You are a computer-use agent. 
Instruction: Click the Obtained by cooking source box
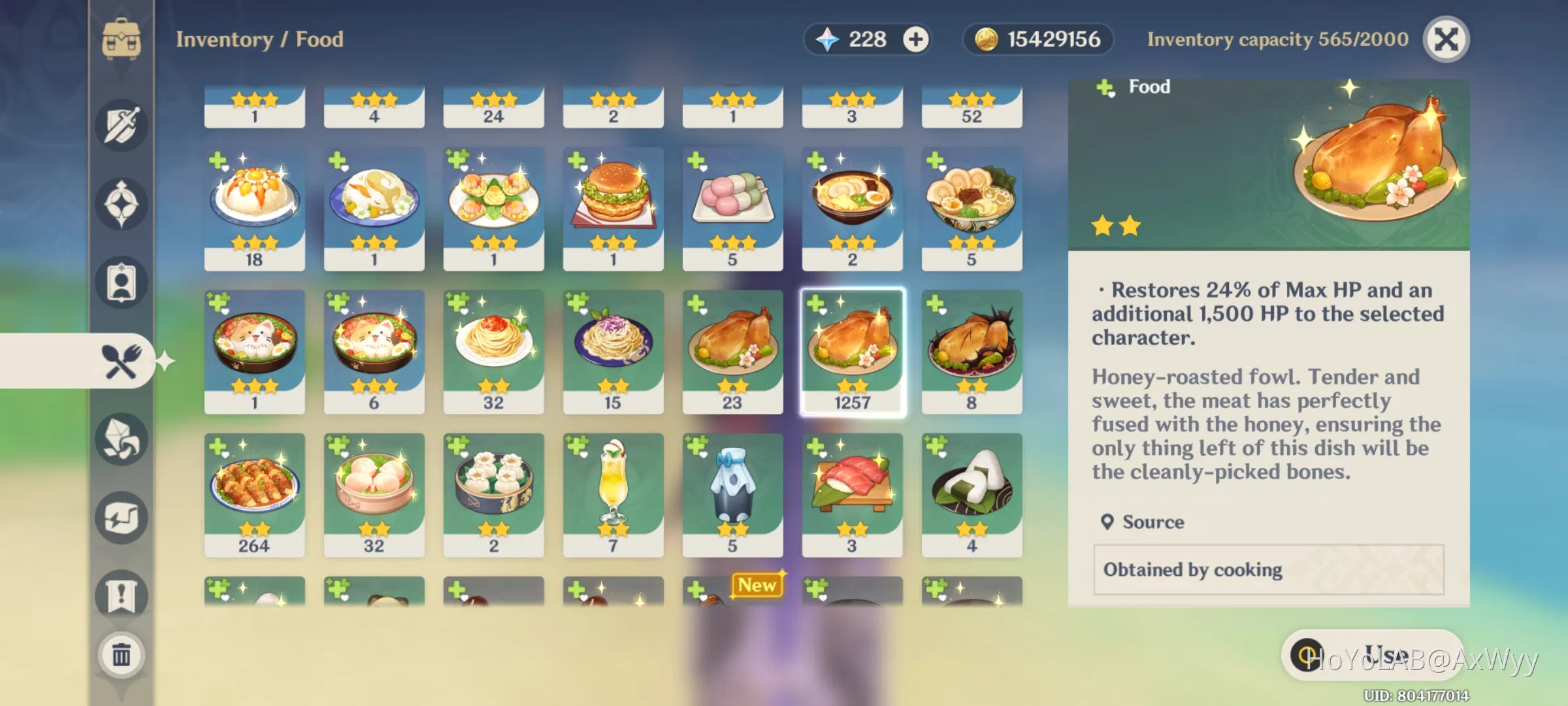click(x=1267, y=569)
